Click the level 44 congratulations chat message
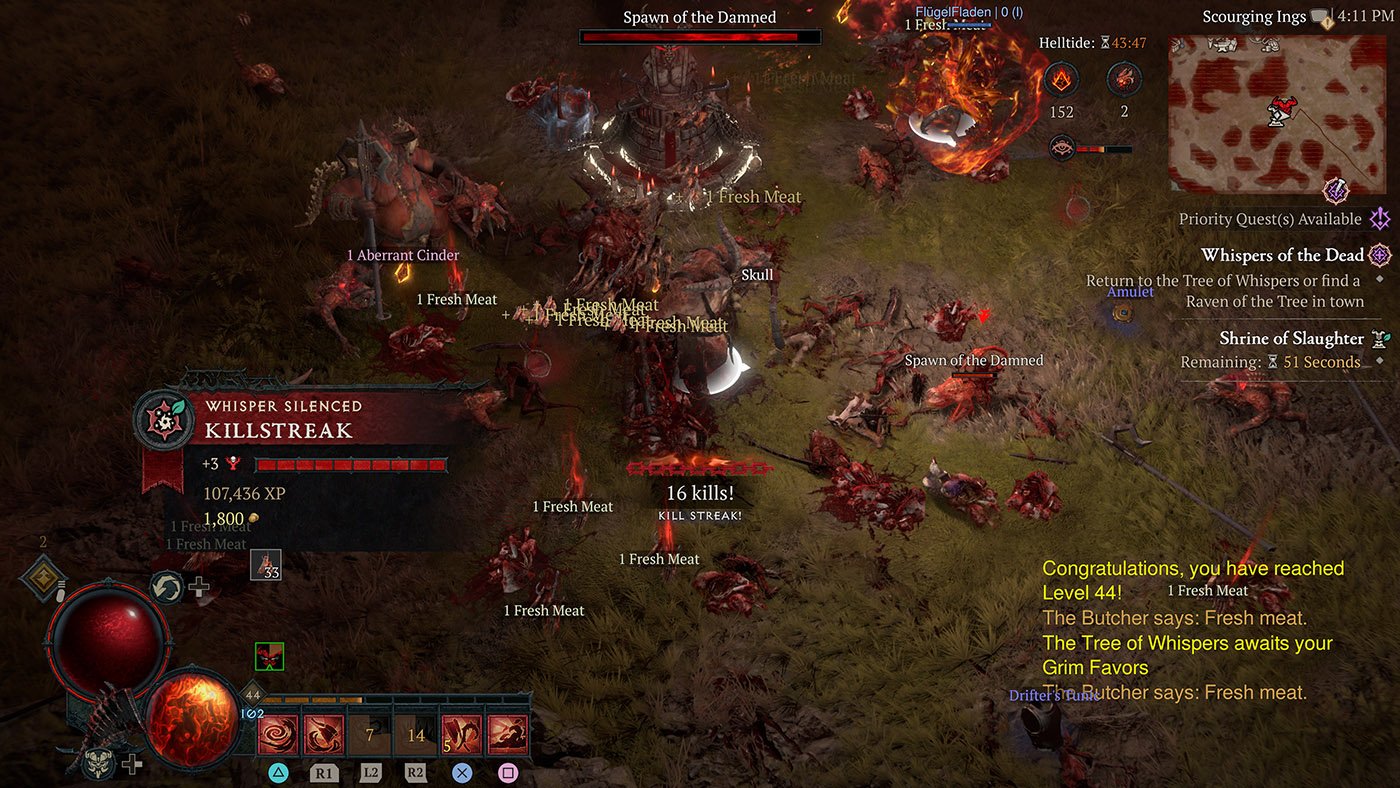1400x788 pixels. point(1192,580)
